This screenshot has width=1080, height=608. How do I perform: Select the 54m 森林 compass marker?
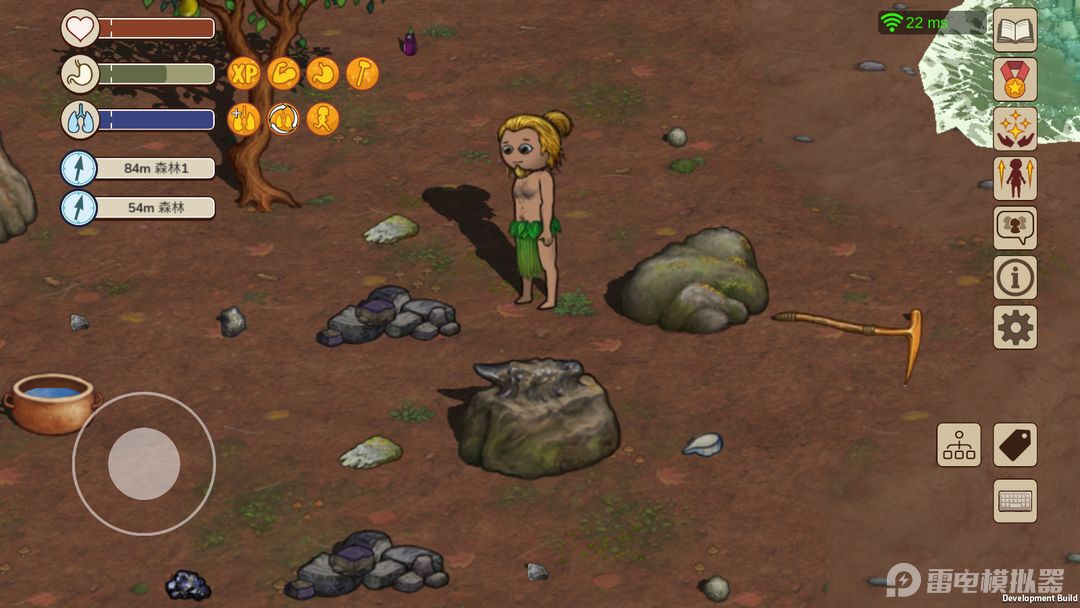point(138,208)
